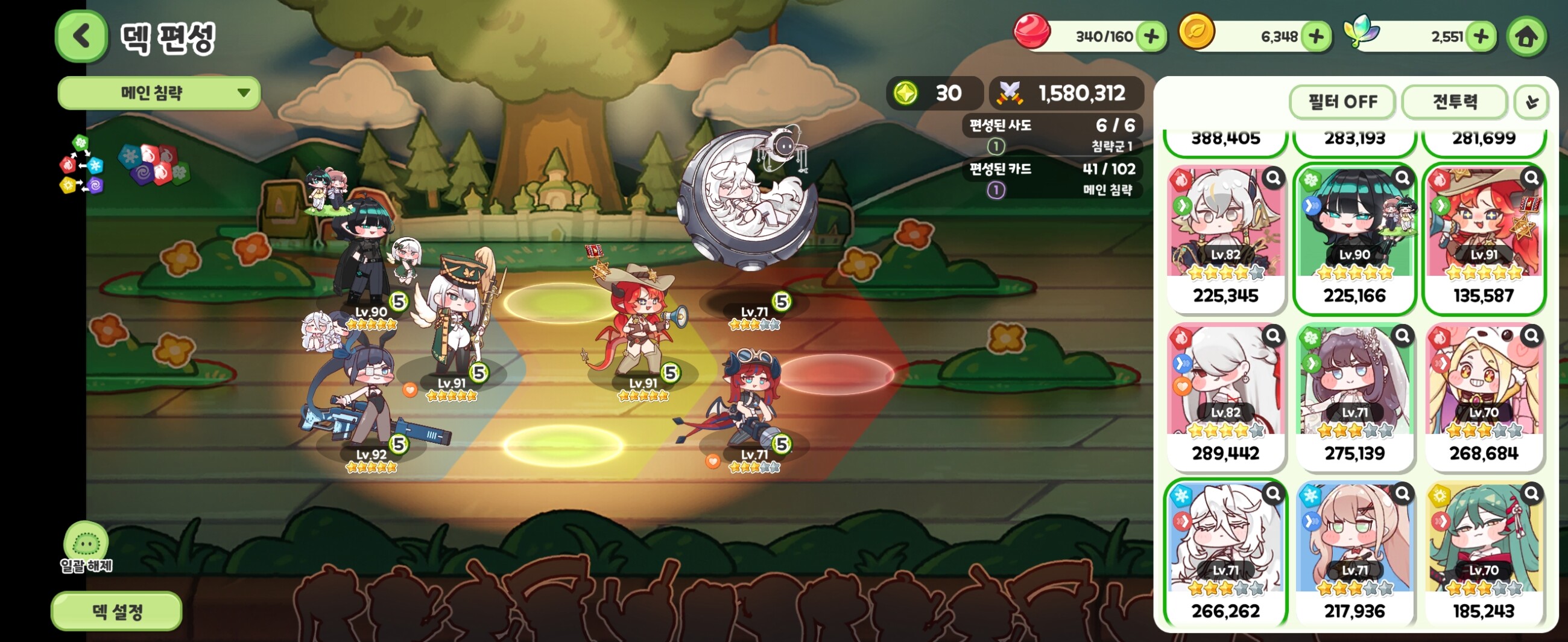
Task: Choose the character card with 289,442 power
Action: 1225,396
